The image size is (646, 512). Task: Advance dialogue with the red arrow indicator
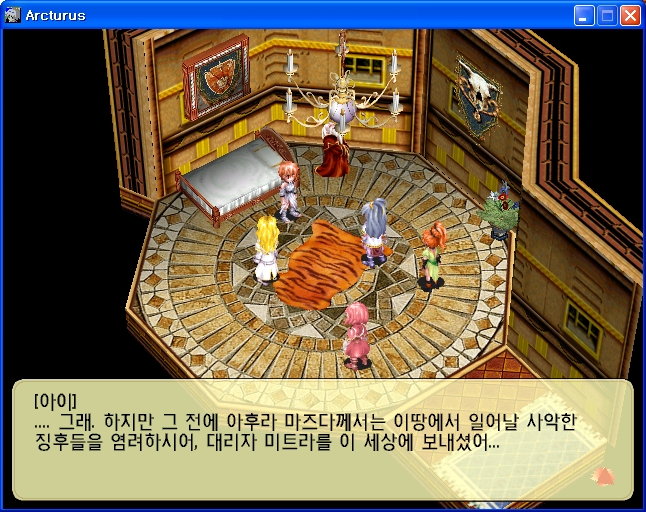pyautogui.click(x=603, y=475)
